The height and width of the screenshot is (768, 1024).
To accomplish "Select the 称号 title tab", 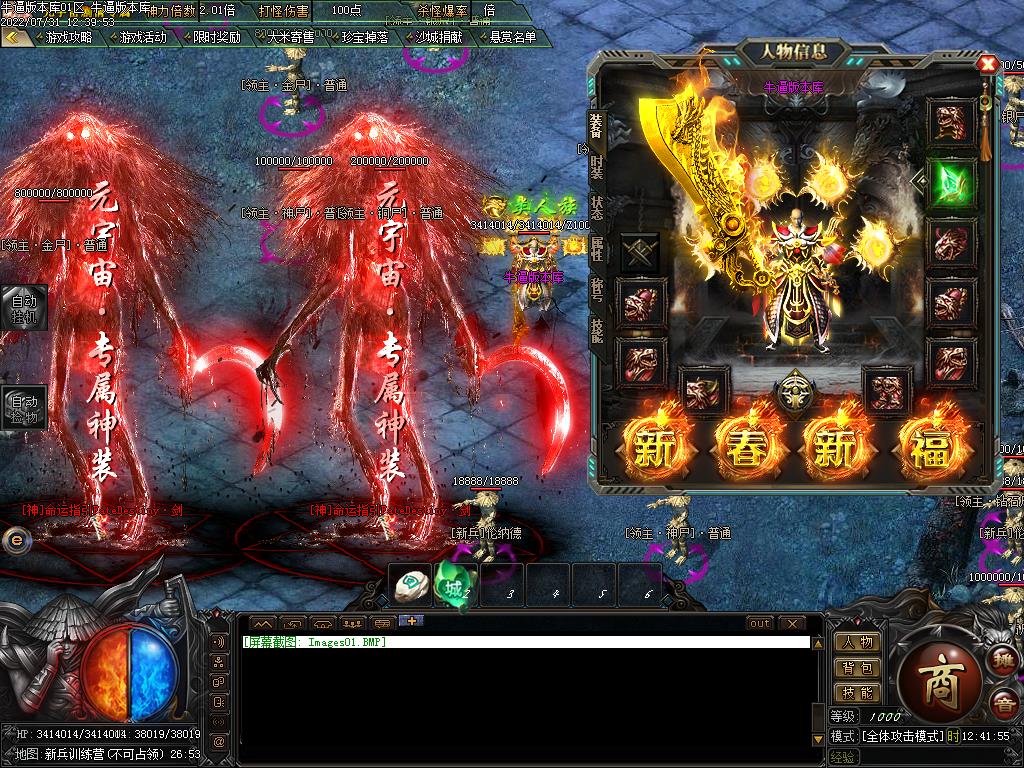I will click(597, 290).
